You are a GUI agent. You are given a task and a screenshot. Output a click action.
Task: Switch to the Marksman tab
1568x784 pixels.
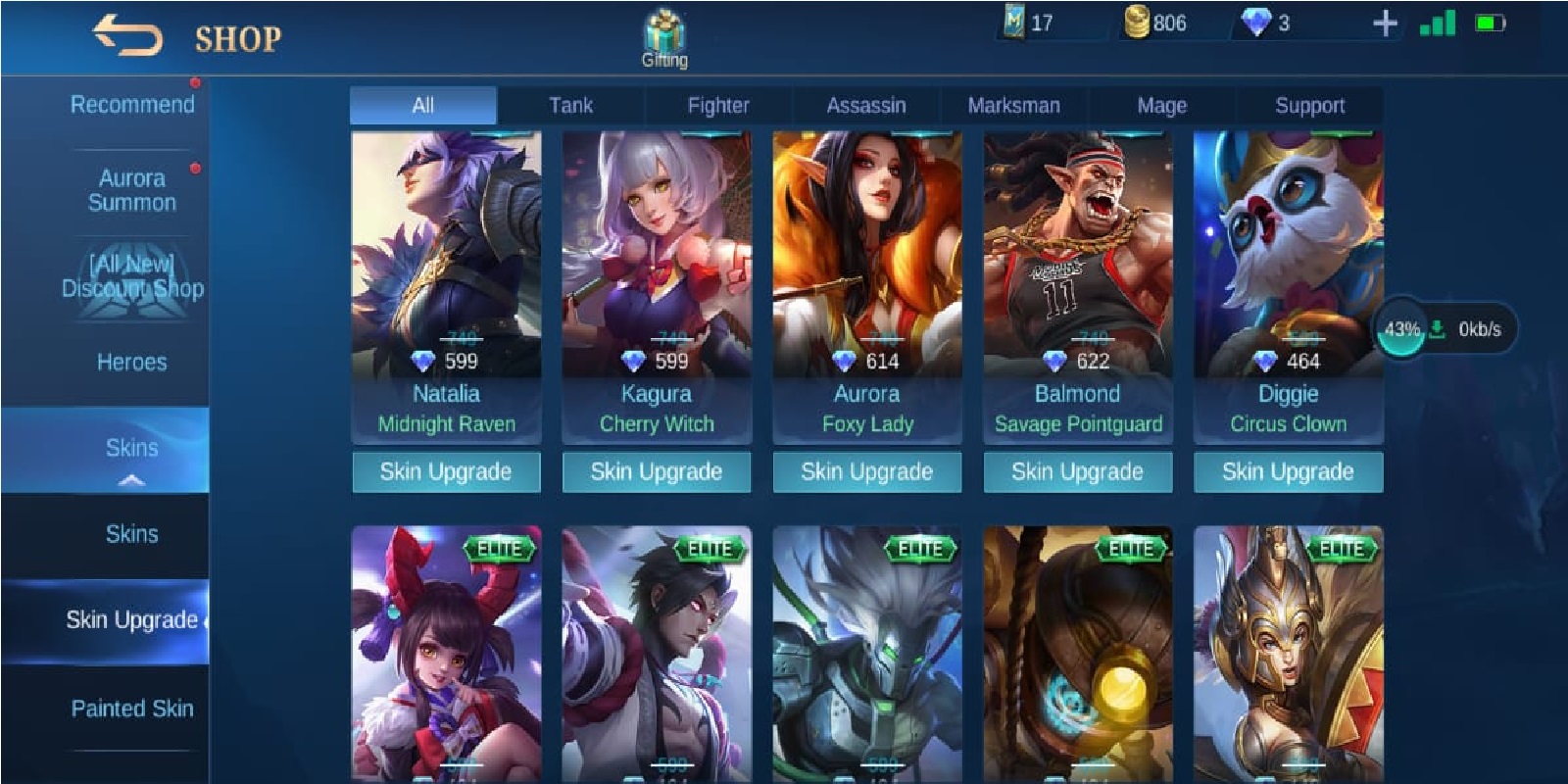click(1014, 105)
